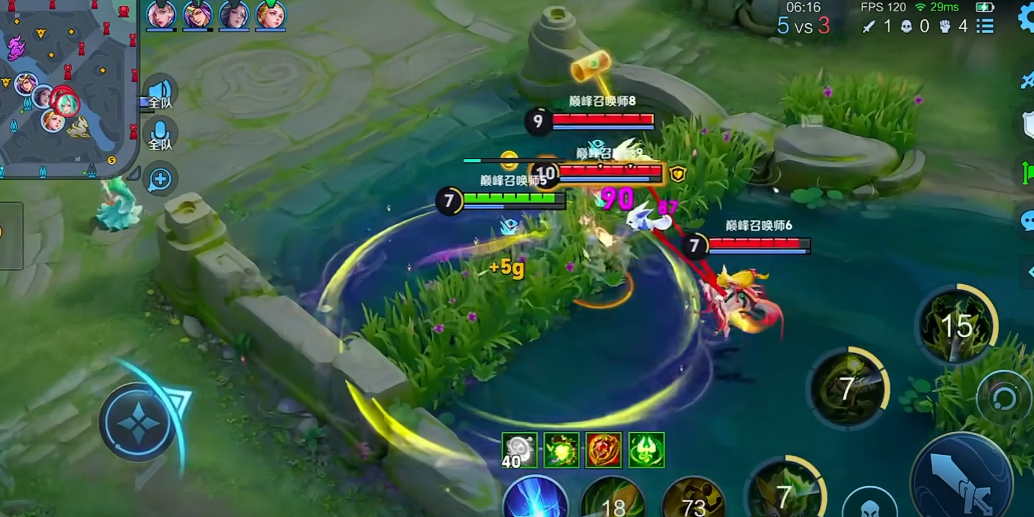Toggle the 全队 team microphone button

pos(160,135)
